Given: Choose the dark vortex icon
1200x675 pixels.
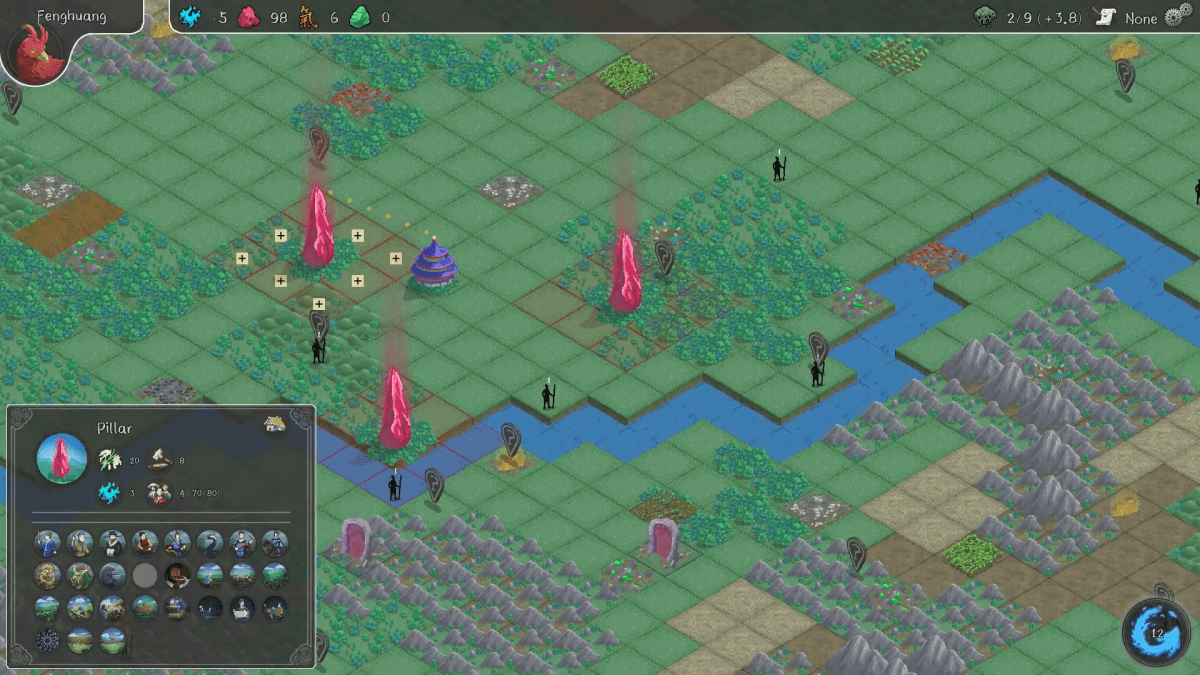Looking at the screenshot, I should coord(48,640).
